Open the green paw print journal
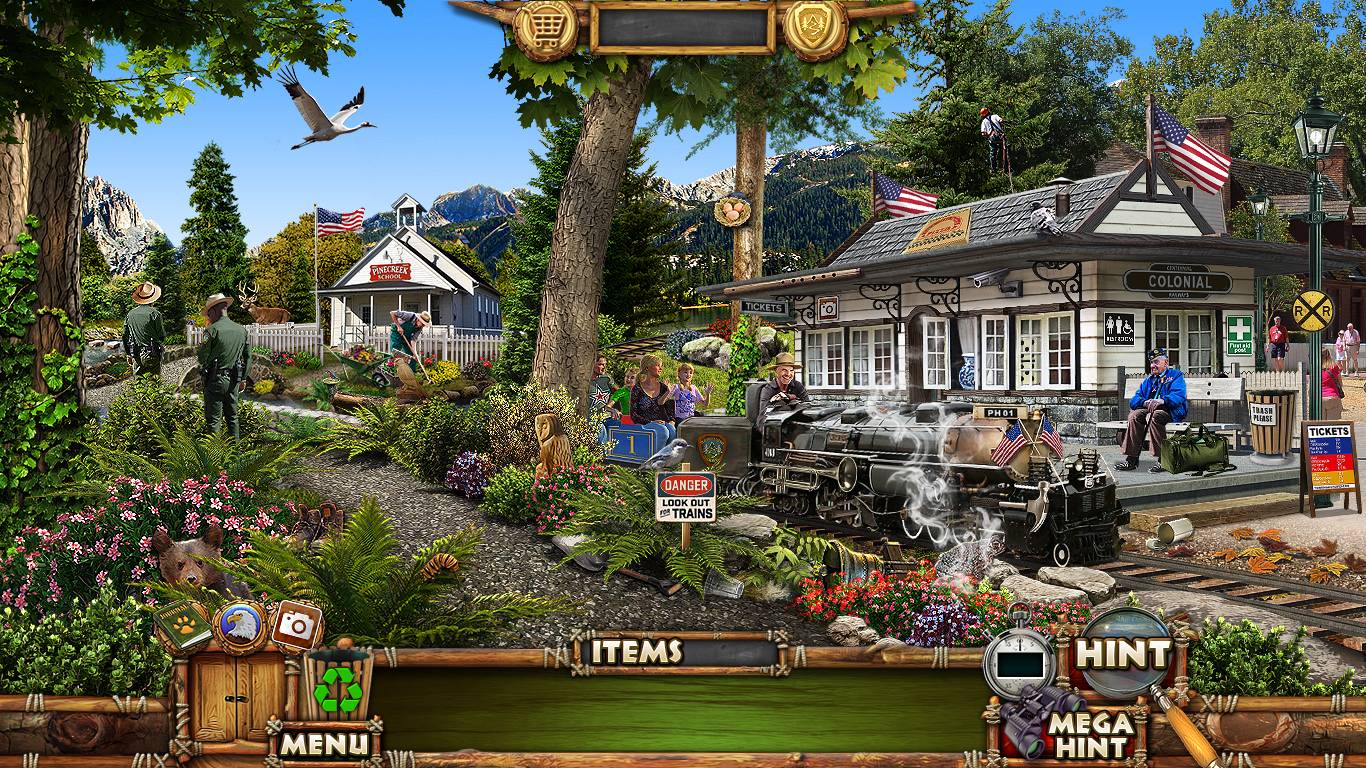This screenshot has width=1366, height=768. click(182, 625)
